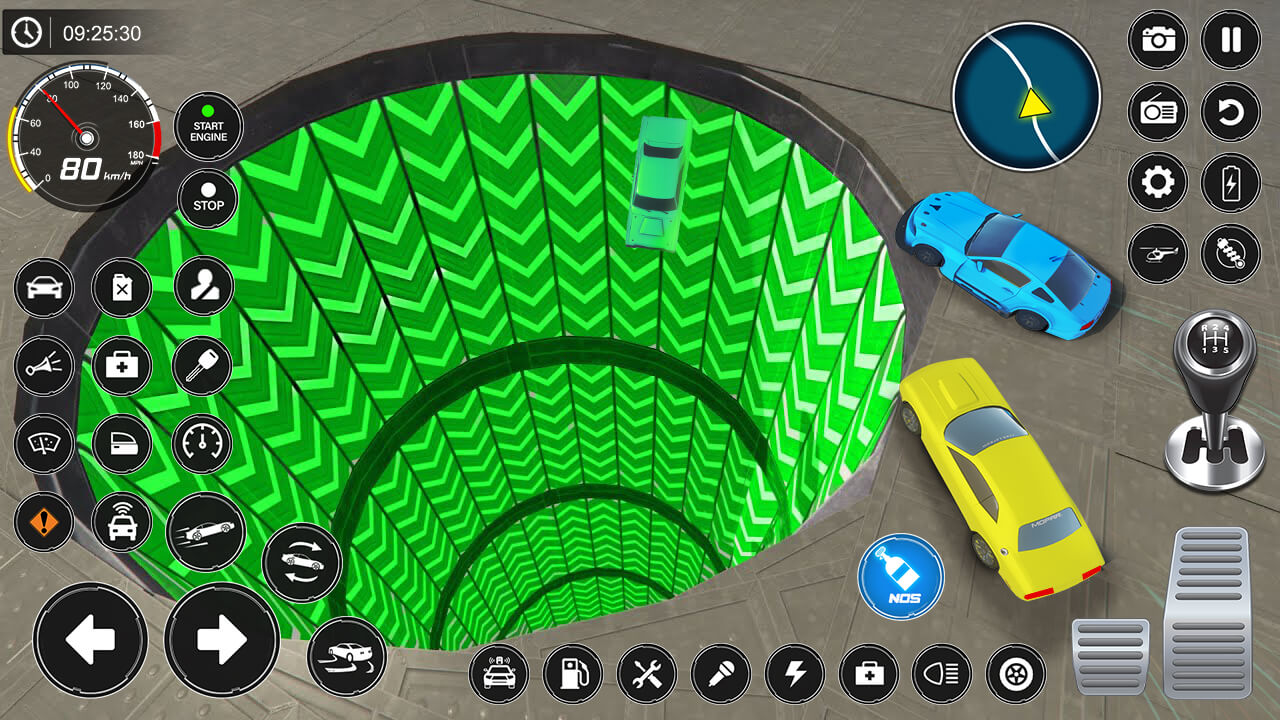The image size is (1280, 720).
Task: Click the helicopter mode icon
Action: coord(1157,255)
